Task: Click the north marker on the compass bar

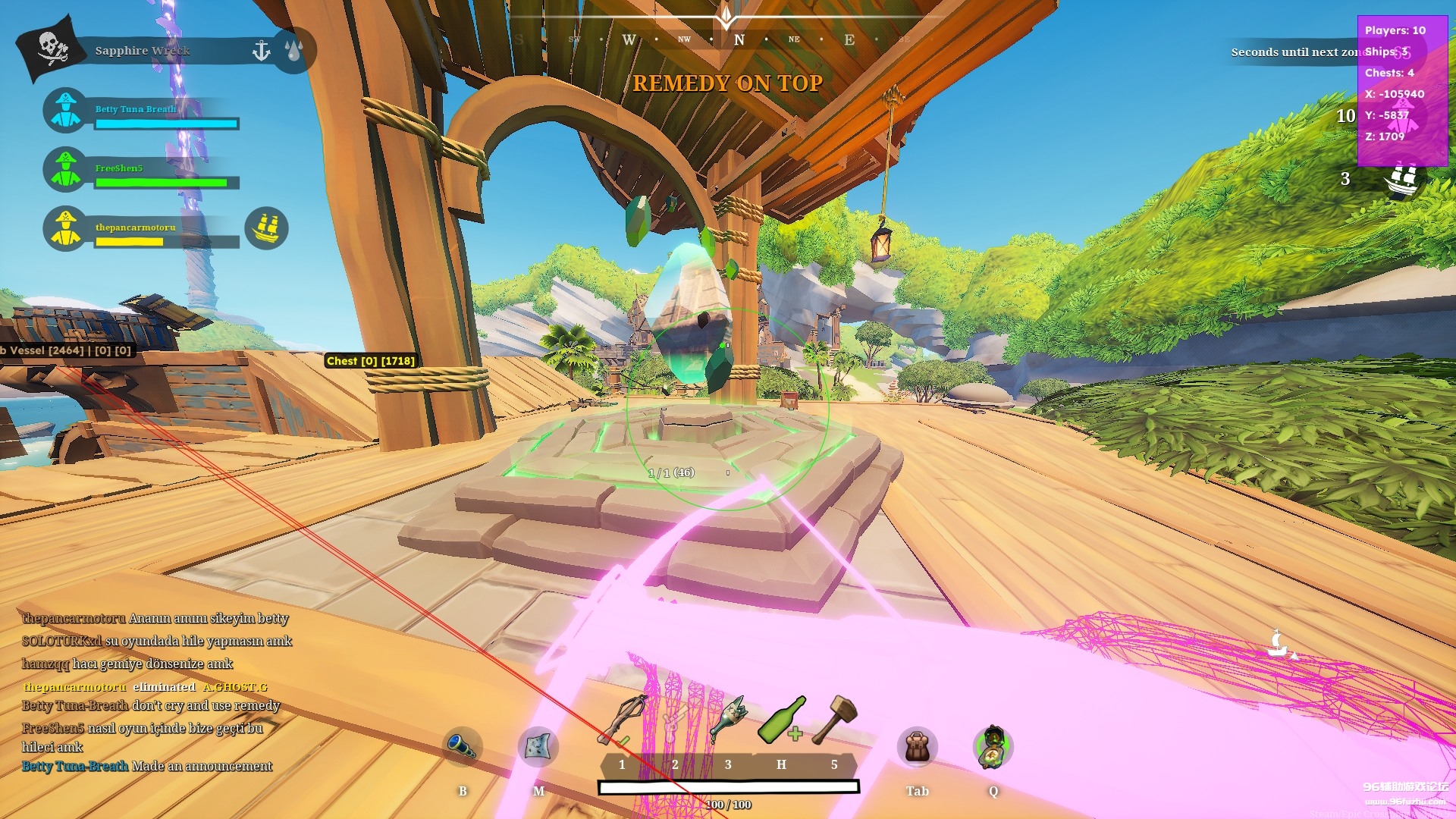Action: (739, 40)
